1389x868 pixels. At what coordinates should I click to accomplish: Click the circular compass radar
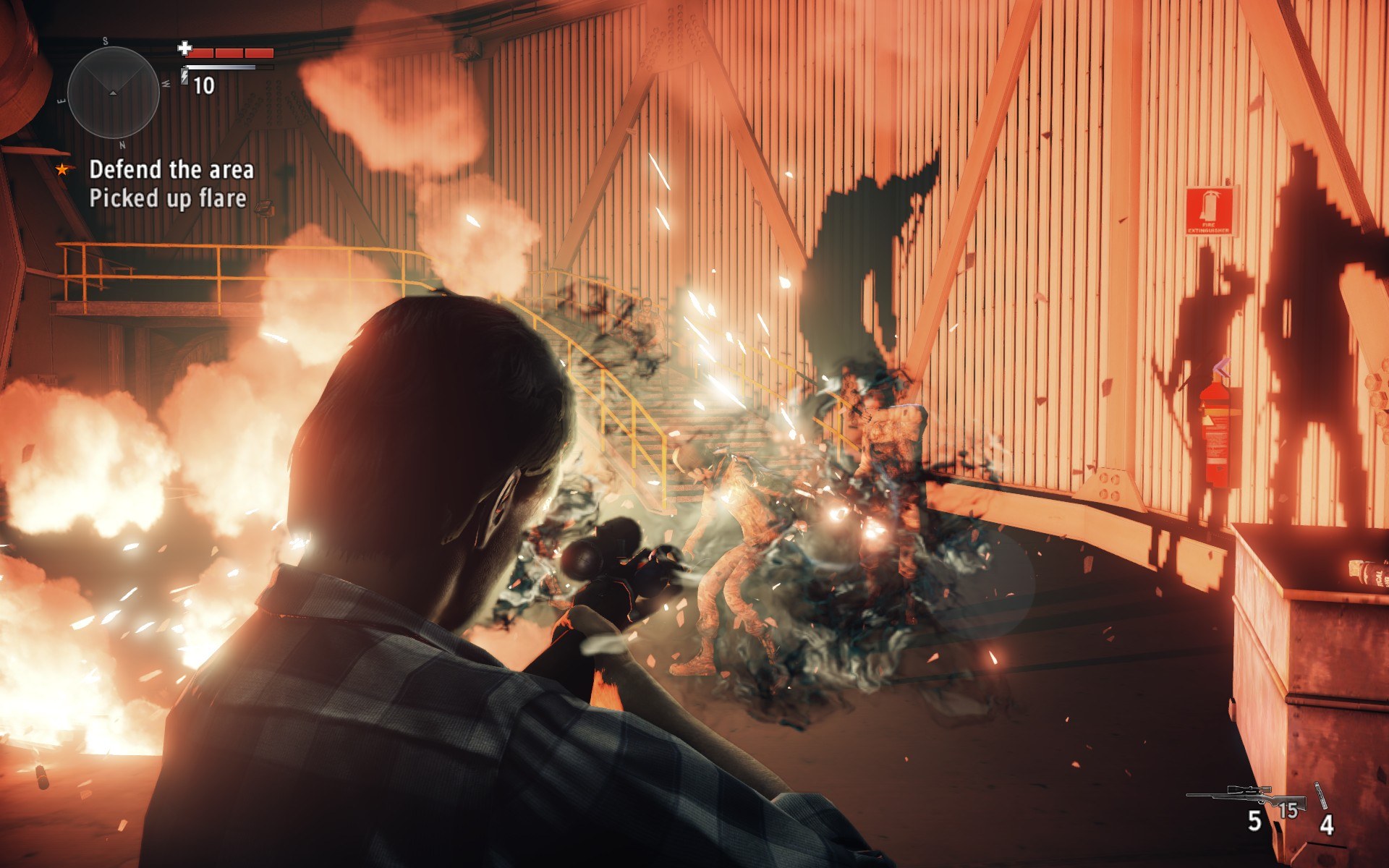pyautogui.click(x=114, y=93)
